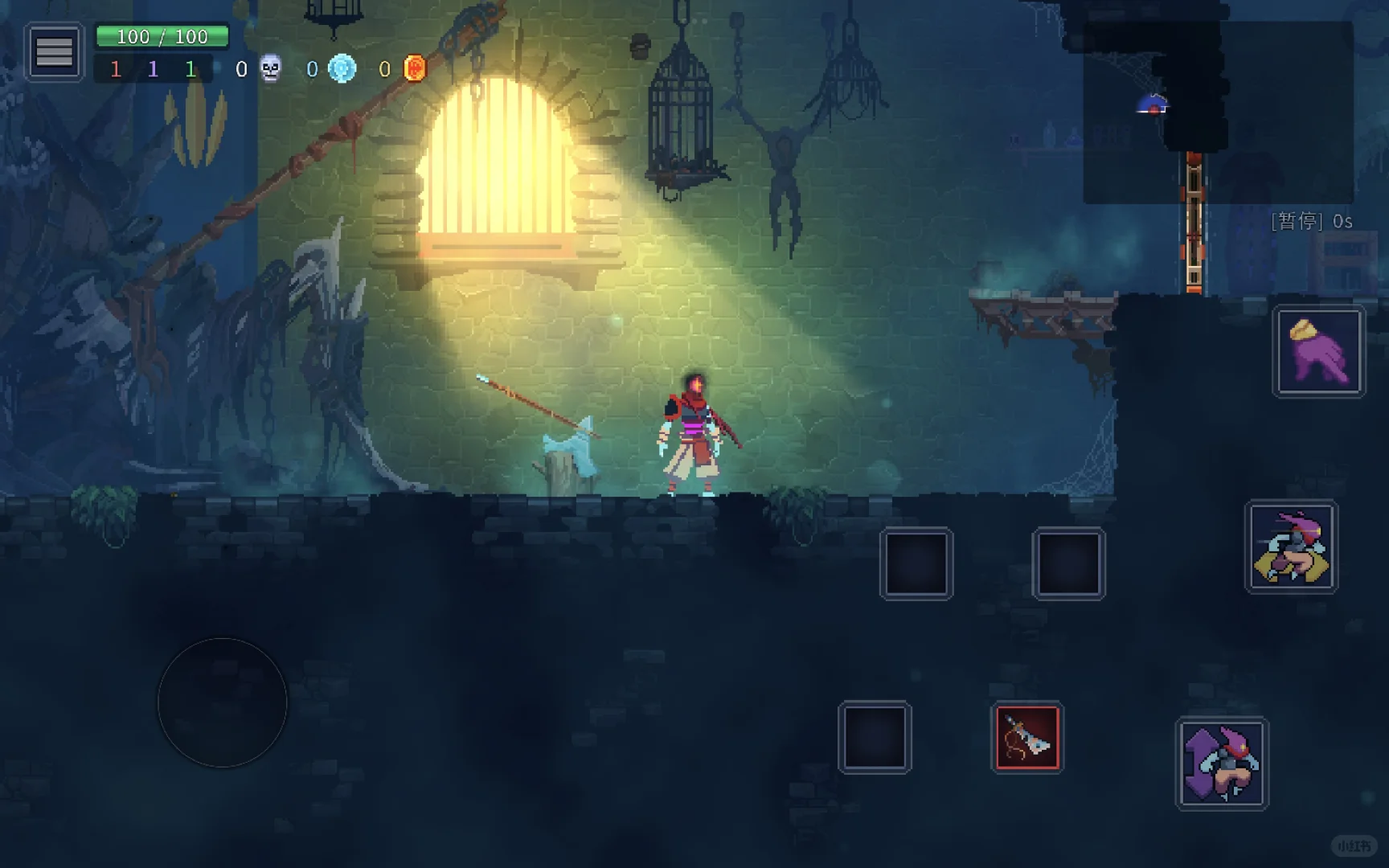Activate the dodge roll button

[x=1291, y=547]
